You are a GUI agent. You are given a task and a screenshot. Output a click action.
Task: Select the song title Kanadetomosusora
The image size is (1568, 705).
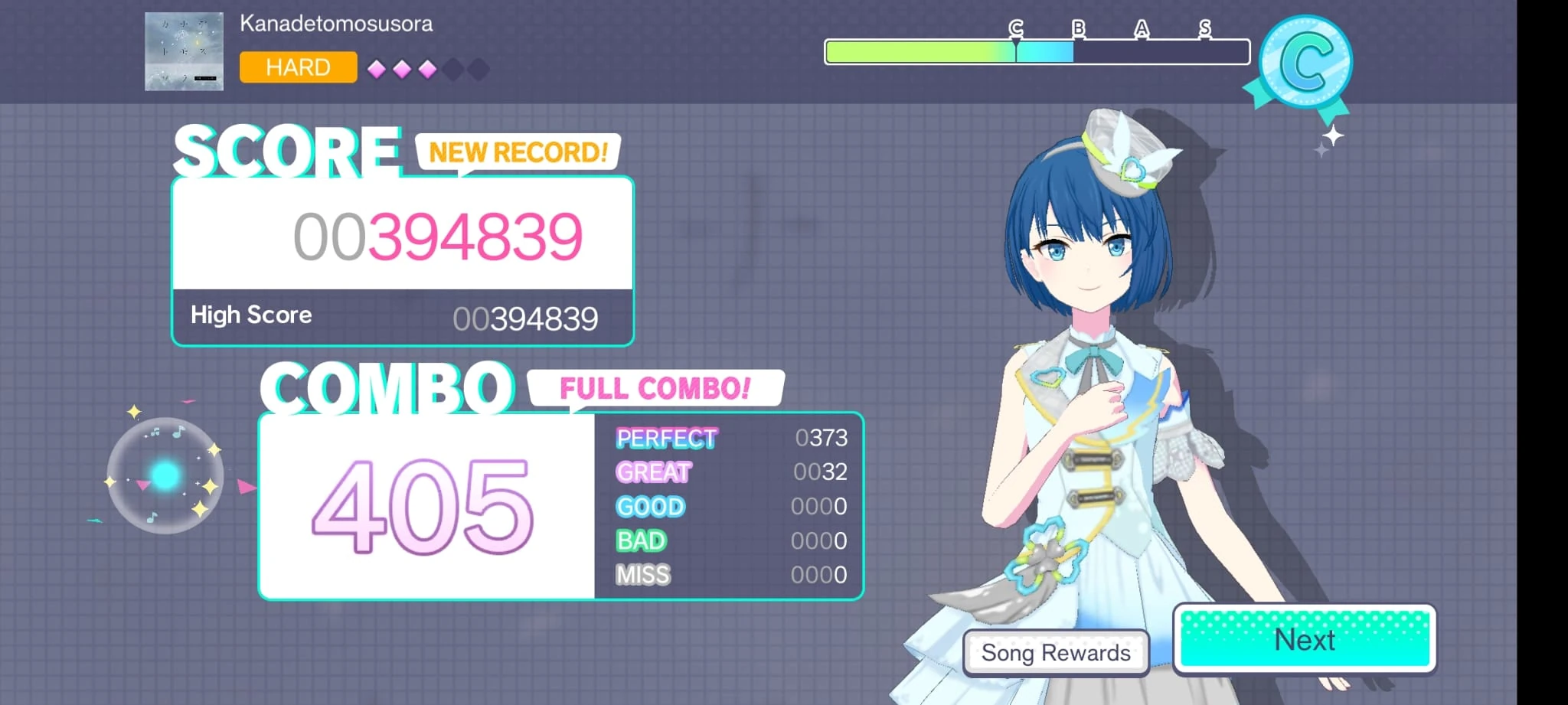point(337,23)
